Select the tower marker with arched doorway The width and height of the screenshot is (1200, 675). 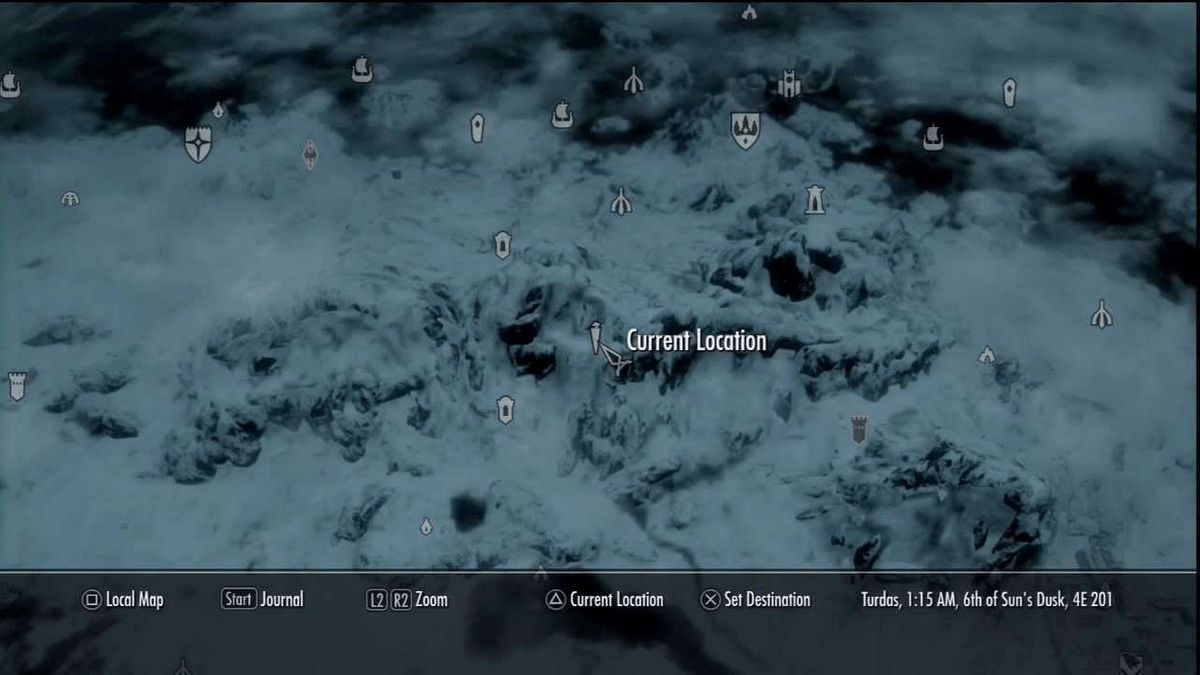tap(815, 199)
